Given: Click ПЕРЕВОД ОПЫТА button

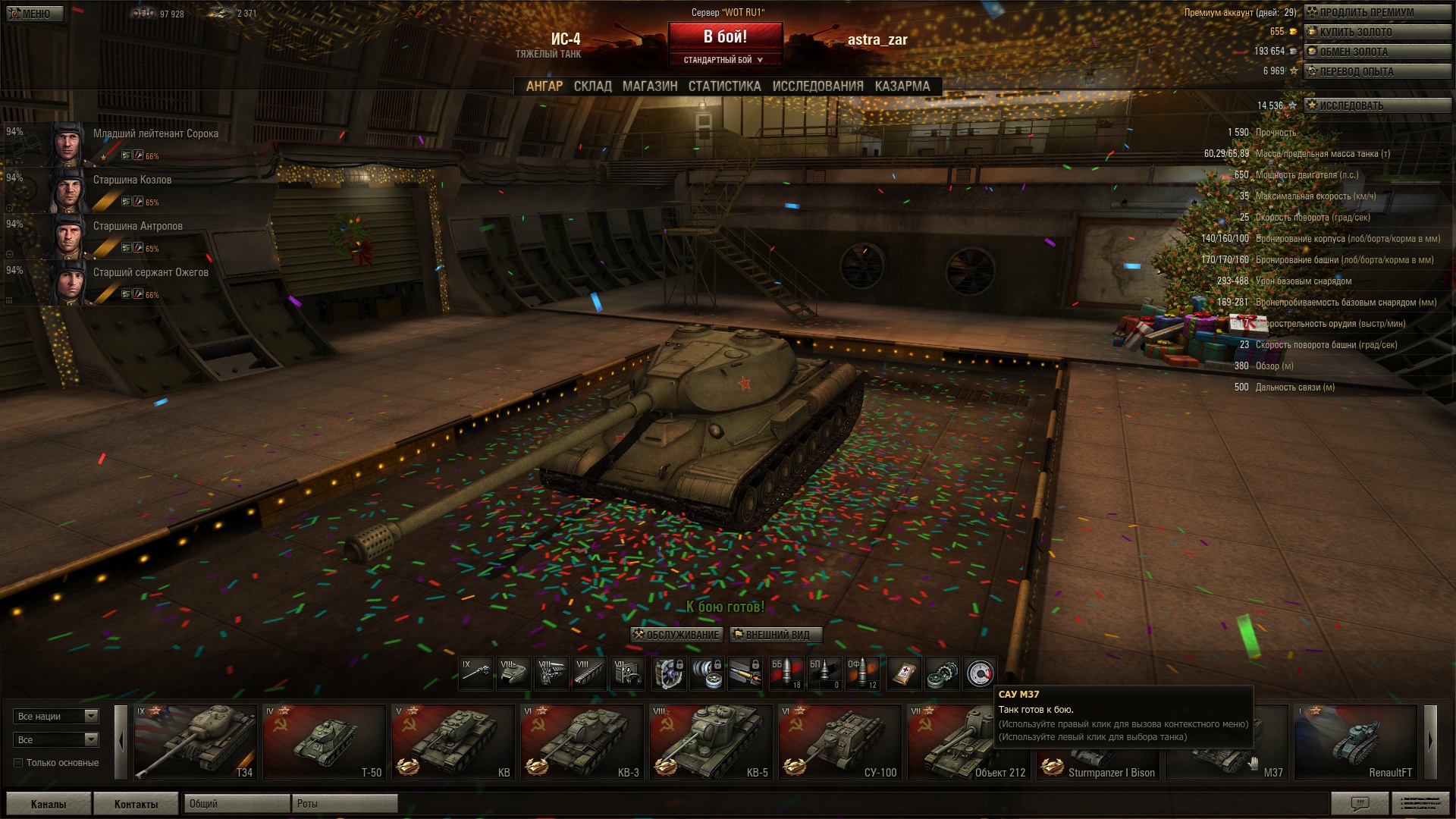Looking at the screenshot, I should (x=1376, y=71).
